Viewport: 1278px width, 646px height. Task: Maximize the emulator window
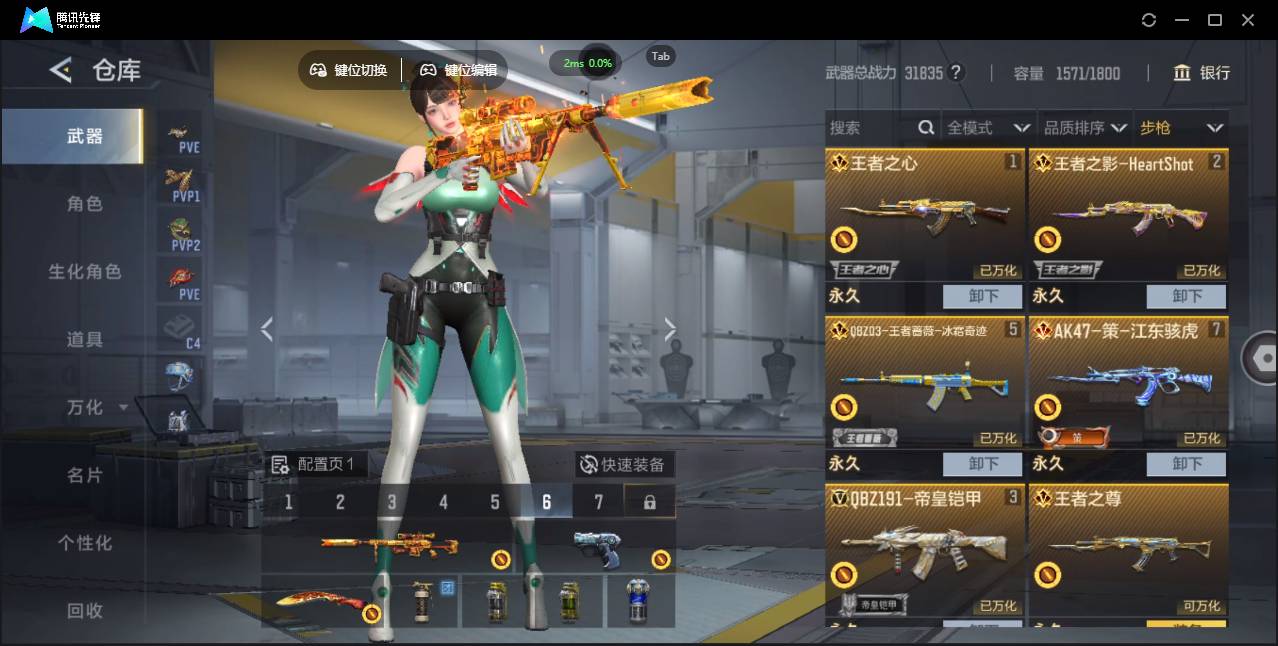(x=1215, y=20)
